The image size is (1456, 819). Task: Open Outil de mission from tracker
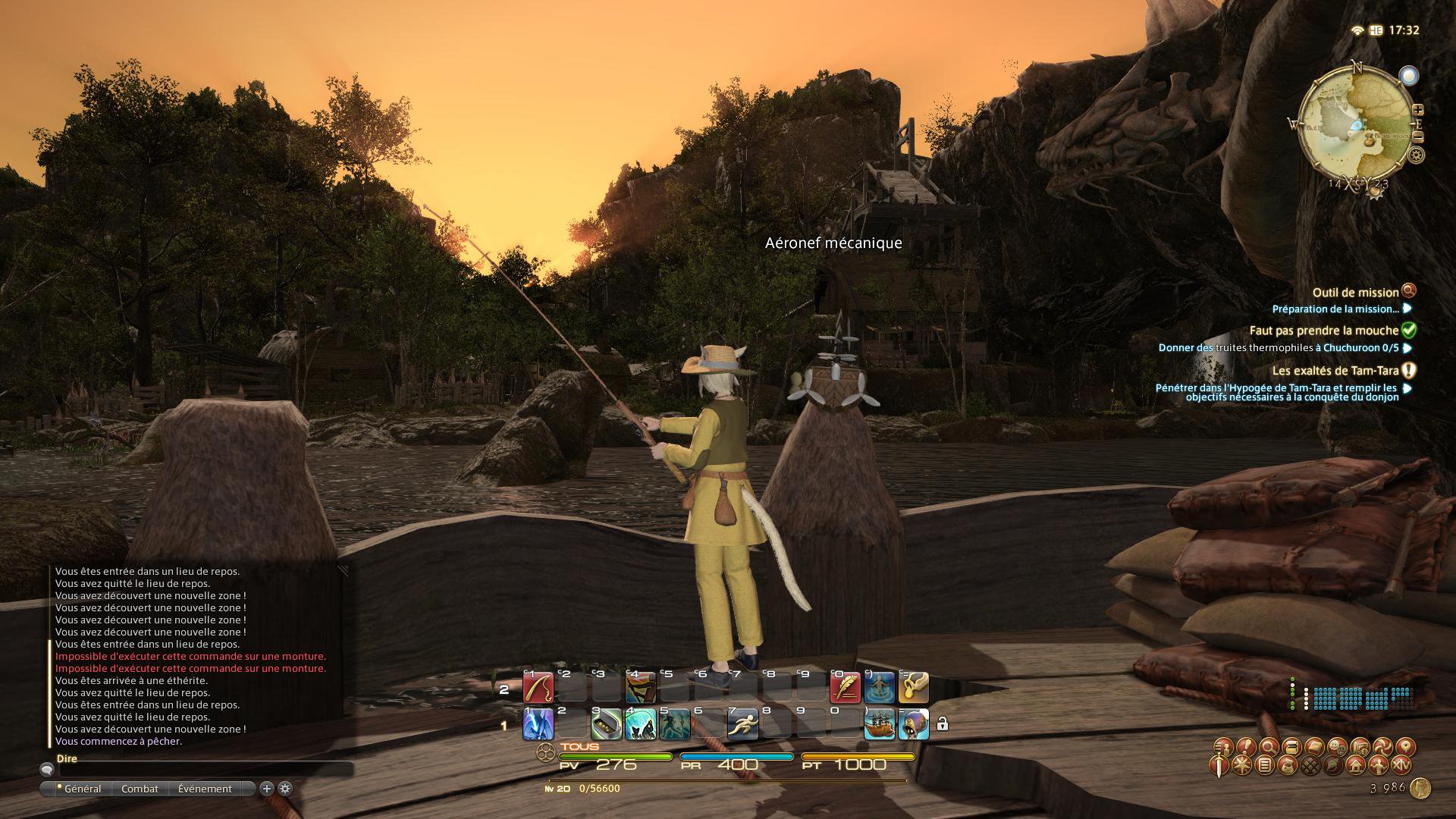pos(1355,292)
